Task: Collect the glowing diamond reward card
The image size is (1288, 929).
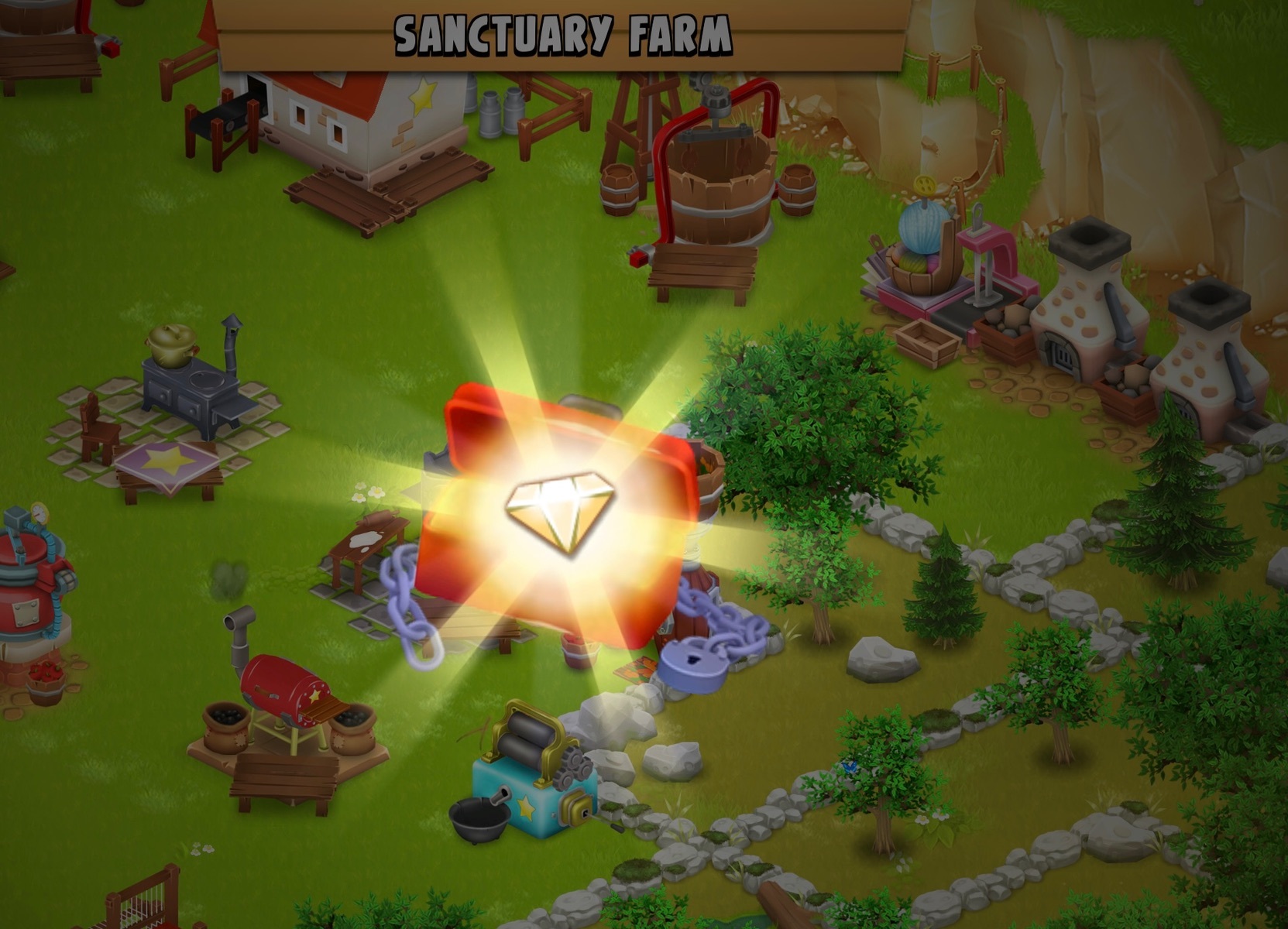Action: coord(559,514)
